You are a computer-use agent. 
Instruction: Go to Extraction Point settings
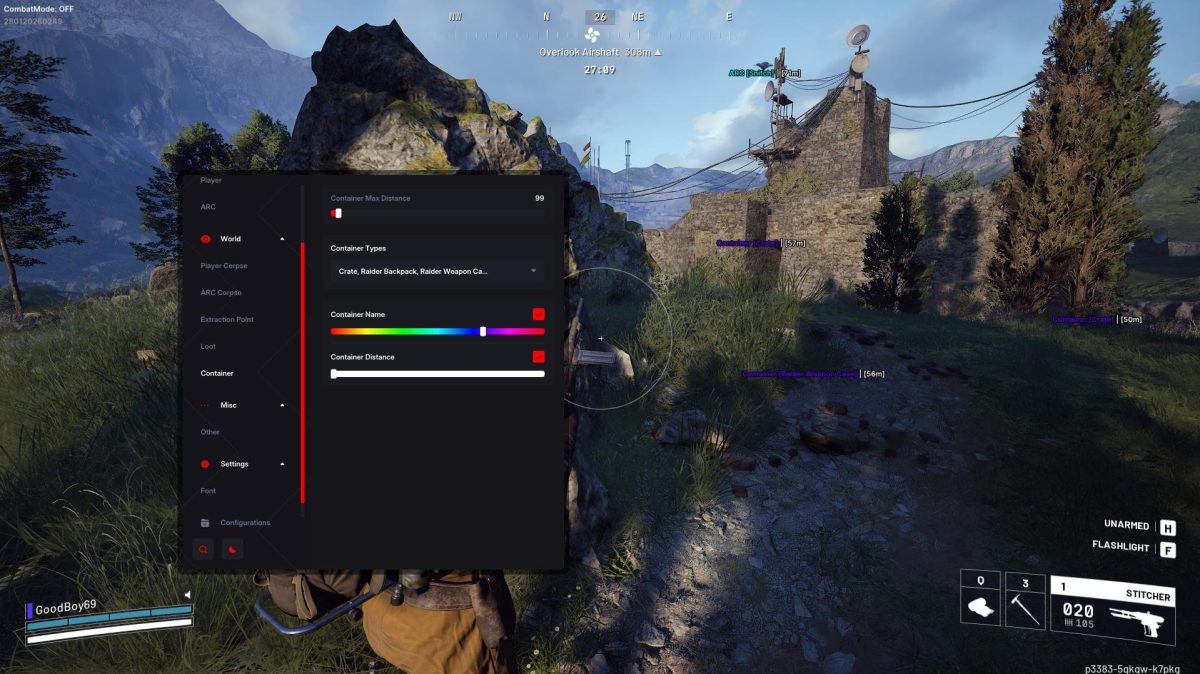tap(227, 320)
